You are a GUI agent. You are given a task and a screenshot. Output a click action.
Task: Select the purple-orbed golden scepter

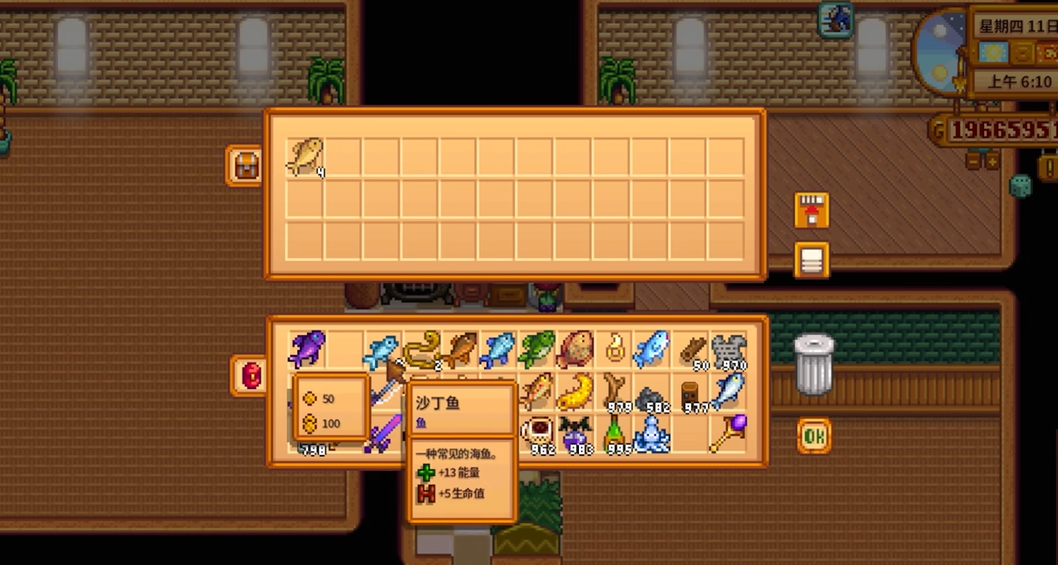coord(729,434)
